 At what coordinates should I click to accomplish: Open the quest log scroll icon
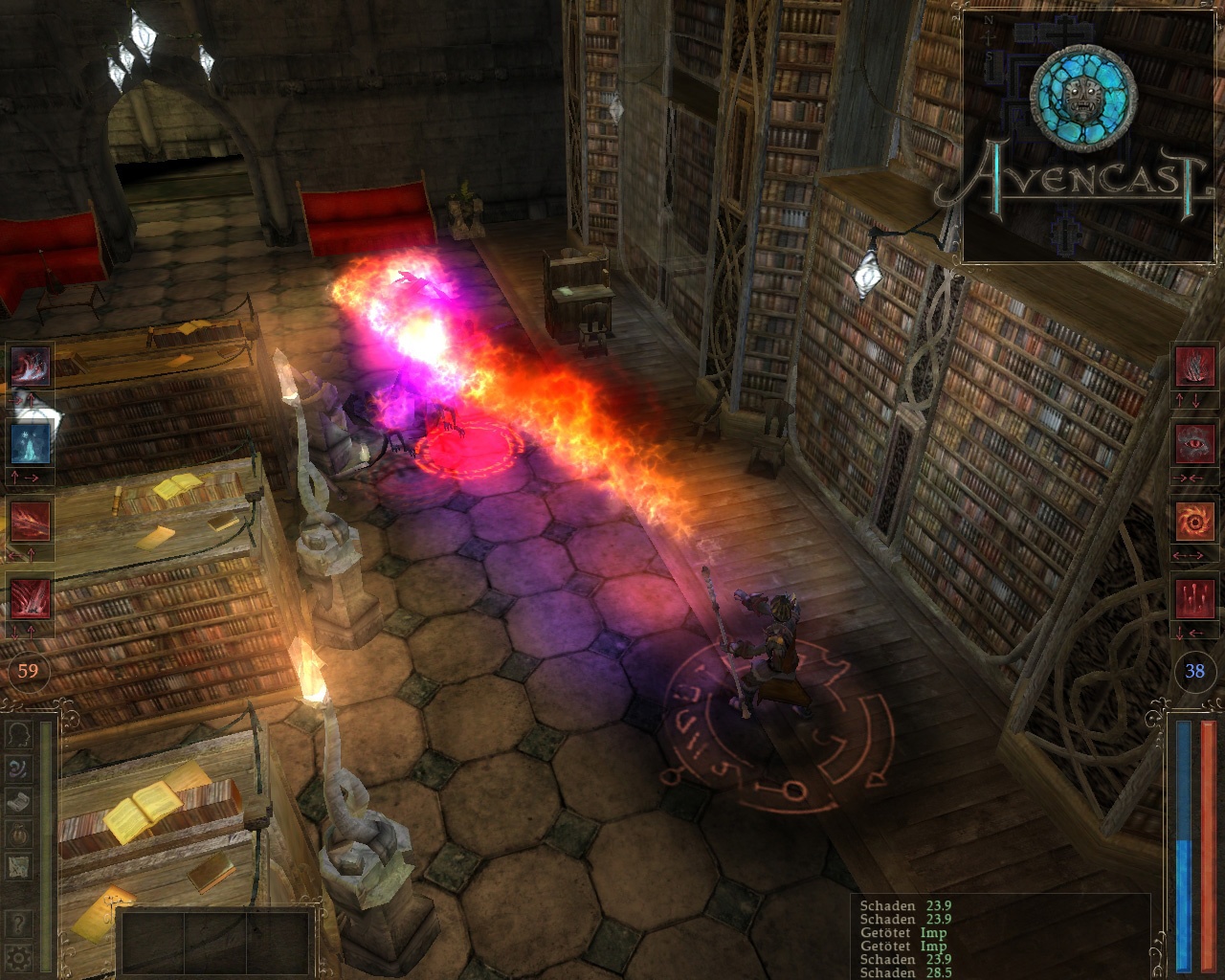pos(17,800)
